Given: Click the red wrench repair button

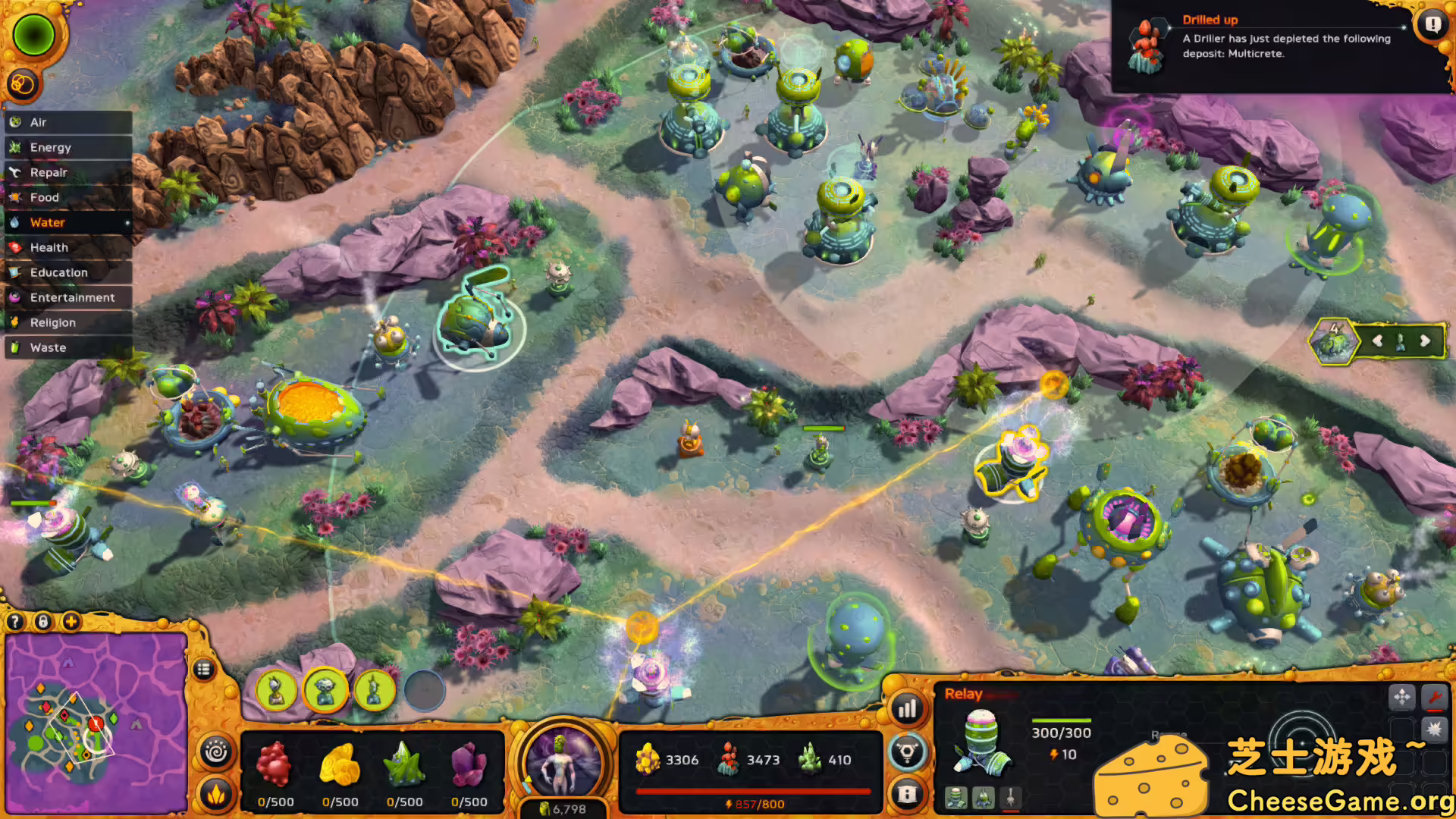Looking at the screenshot, I should (1434, 696).
